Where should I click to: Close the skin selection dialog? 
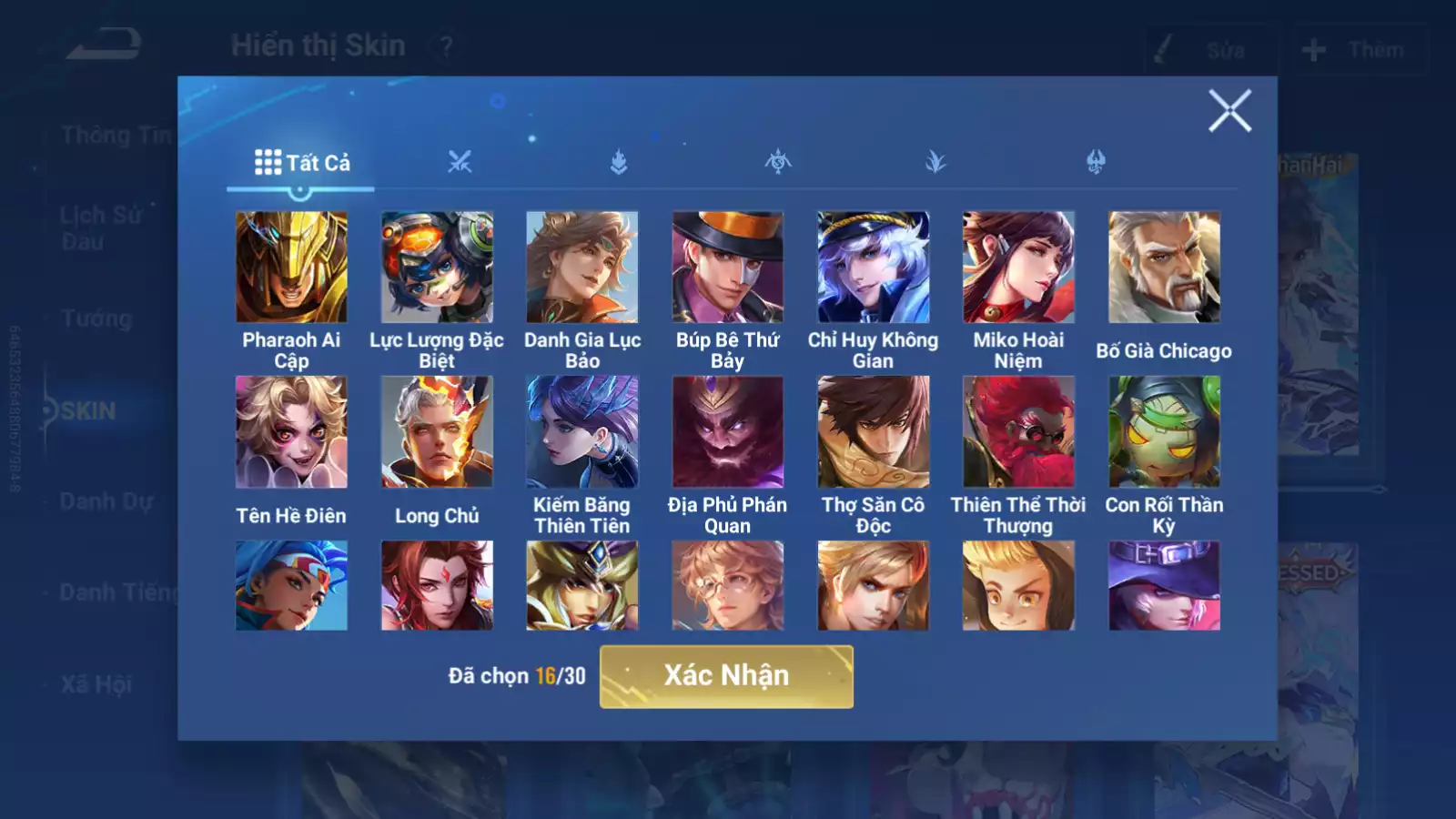click(1229, 111)
